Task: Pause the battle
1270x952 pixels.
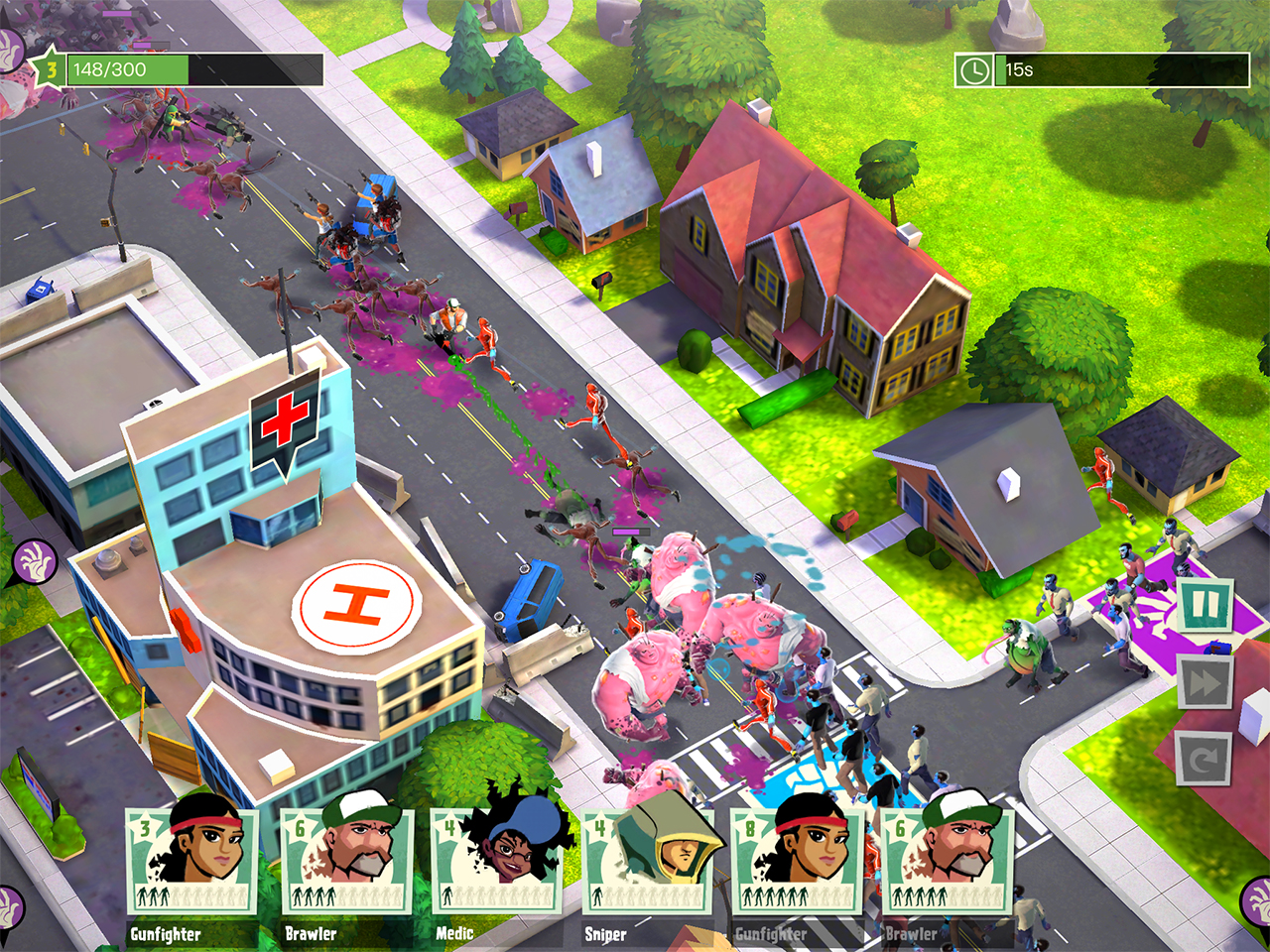Action: coord(1206,605)
